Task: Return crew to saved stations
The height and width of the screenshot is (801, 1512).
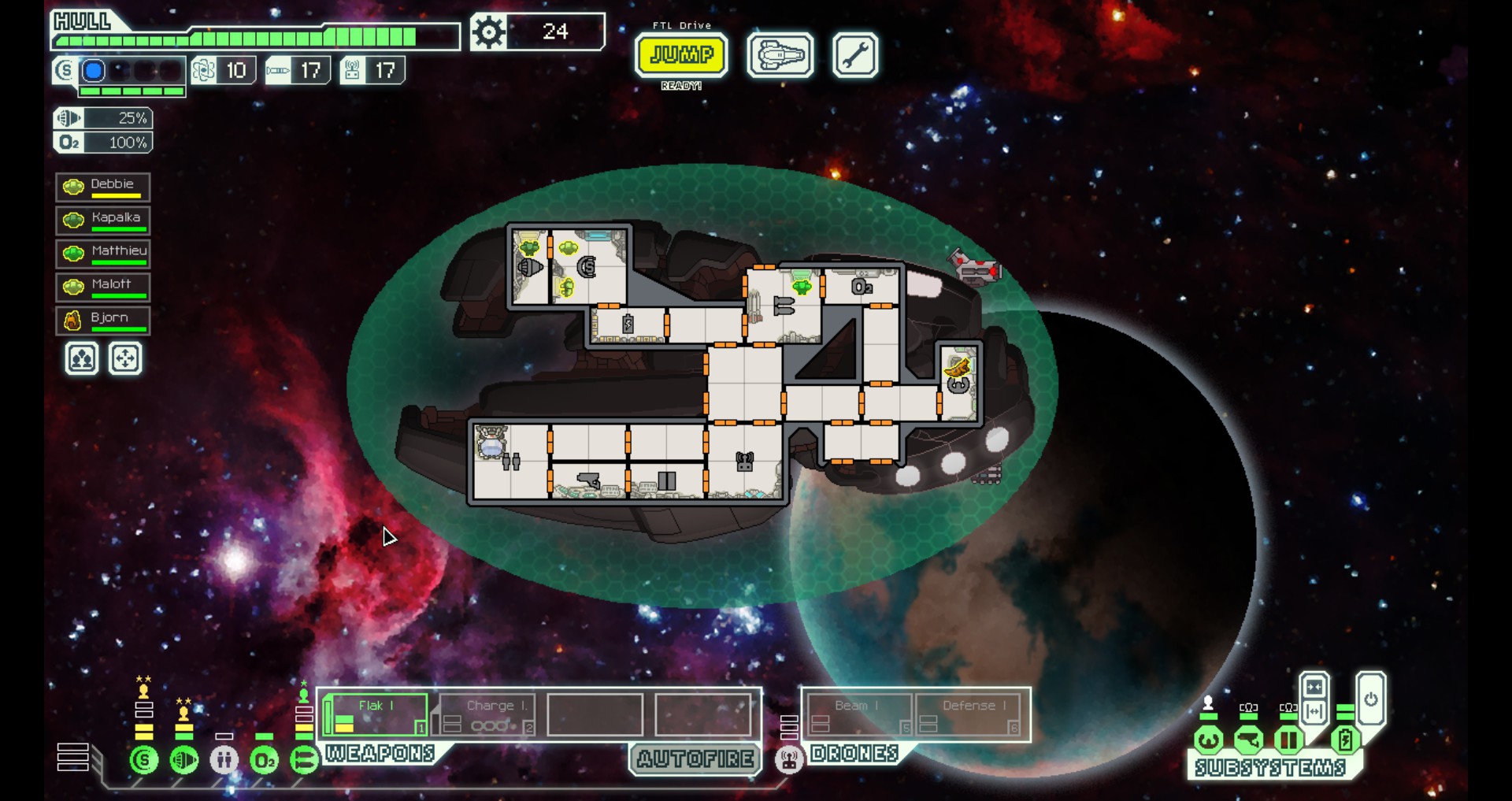Action: [125, 359]
